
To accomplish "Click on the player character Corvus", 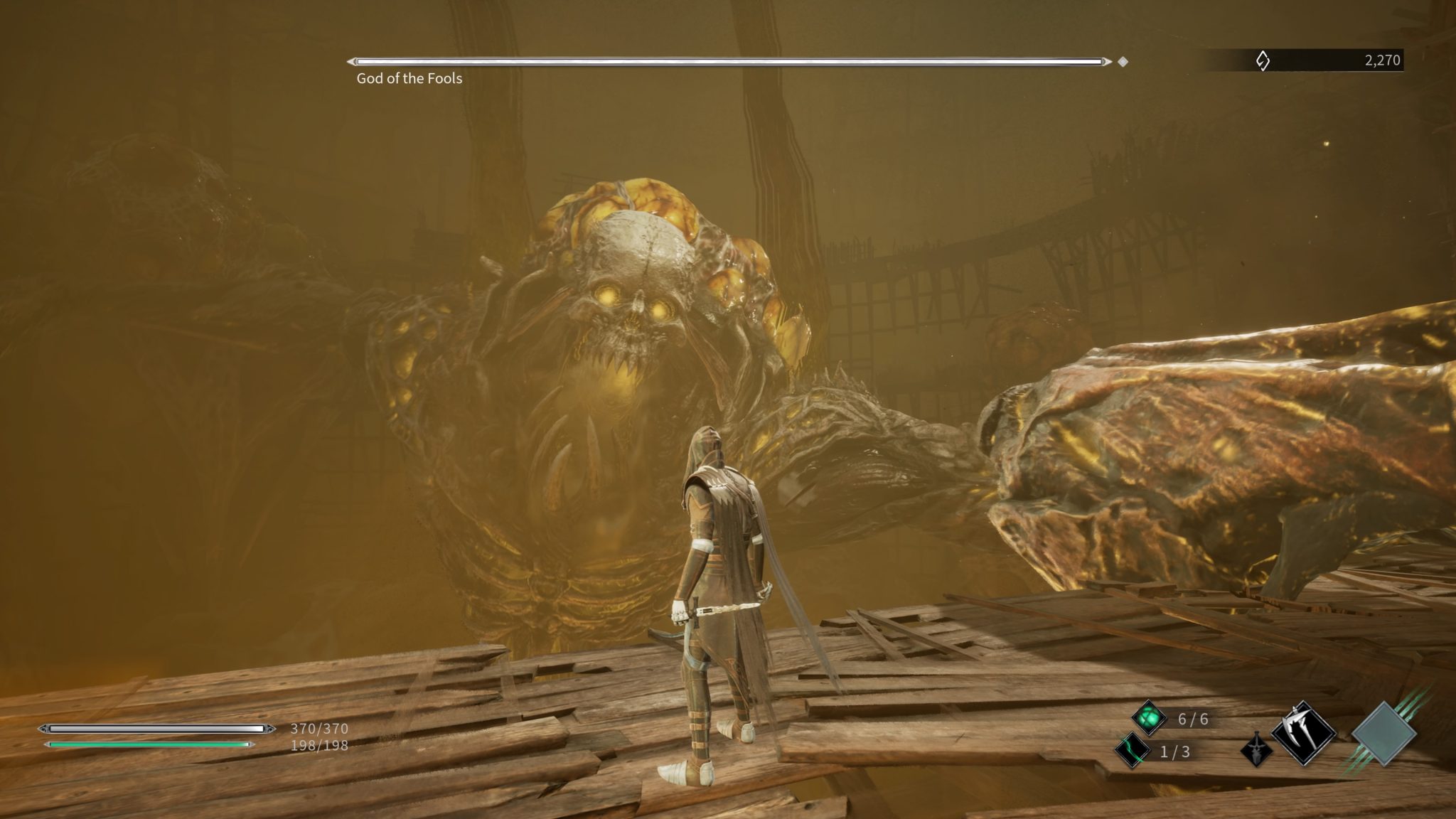I will 718,569.
